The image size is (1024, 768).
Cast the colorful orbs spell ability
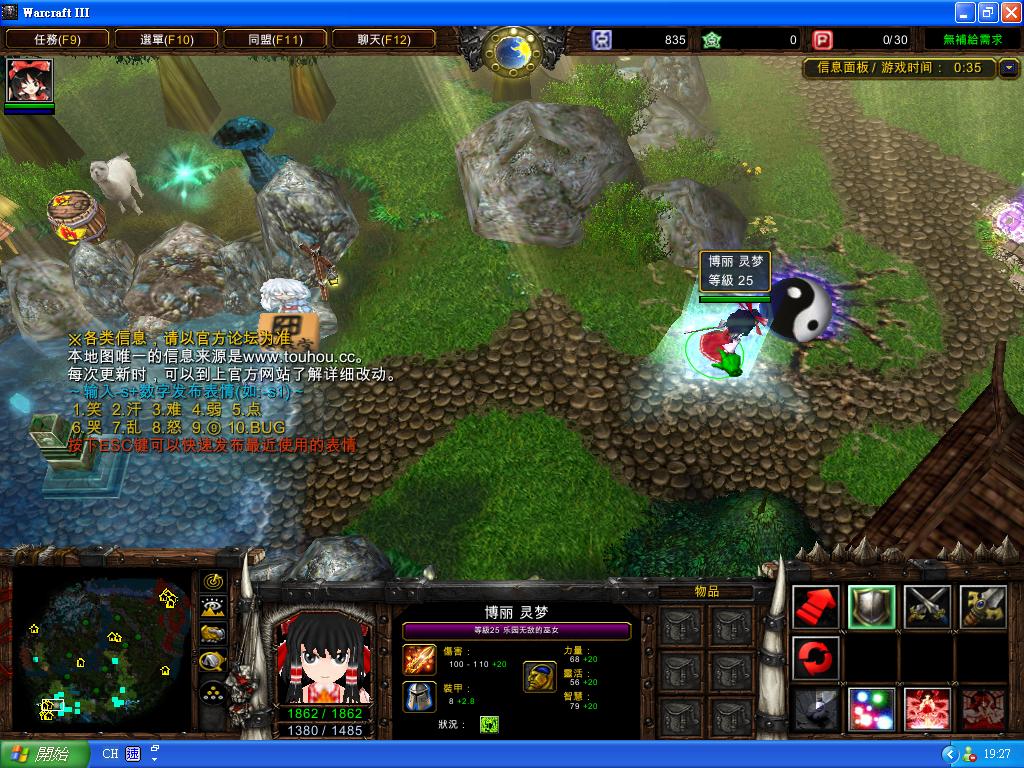[871, 709]
